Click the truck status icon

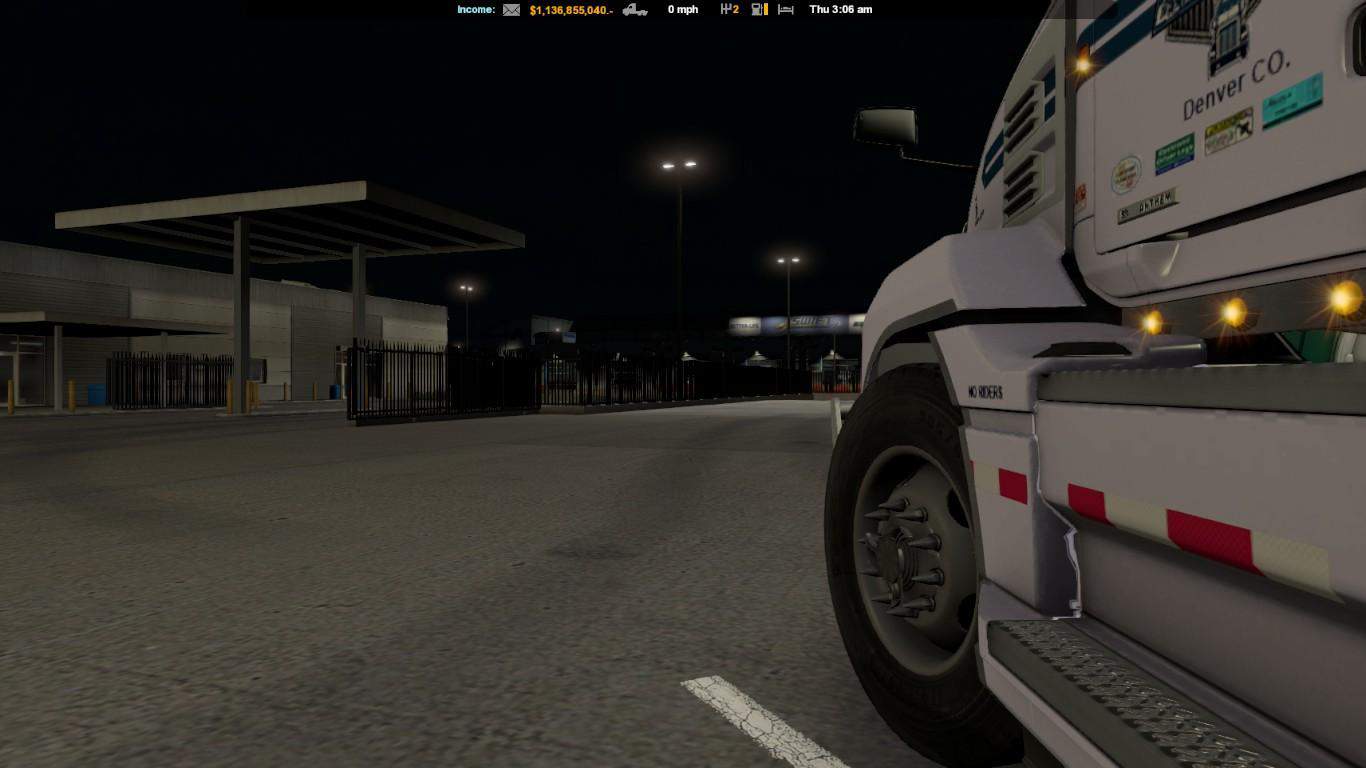pyautogui.click(x=635, y=10)
